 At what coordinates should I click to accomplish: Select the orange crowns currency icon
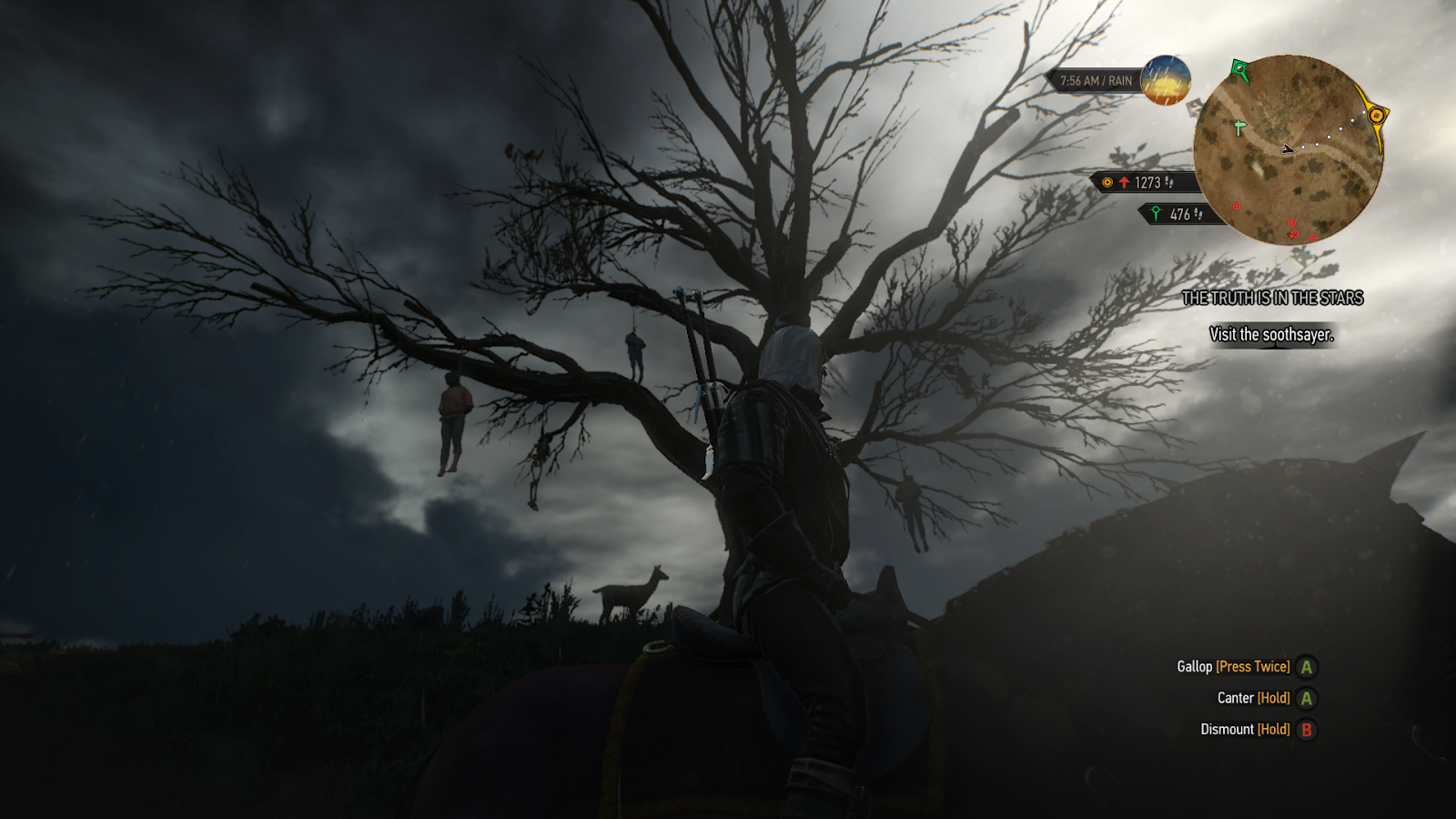[1107, 182]
